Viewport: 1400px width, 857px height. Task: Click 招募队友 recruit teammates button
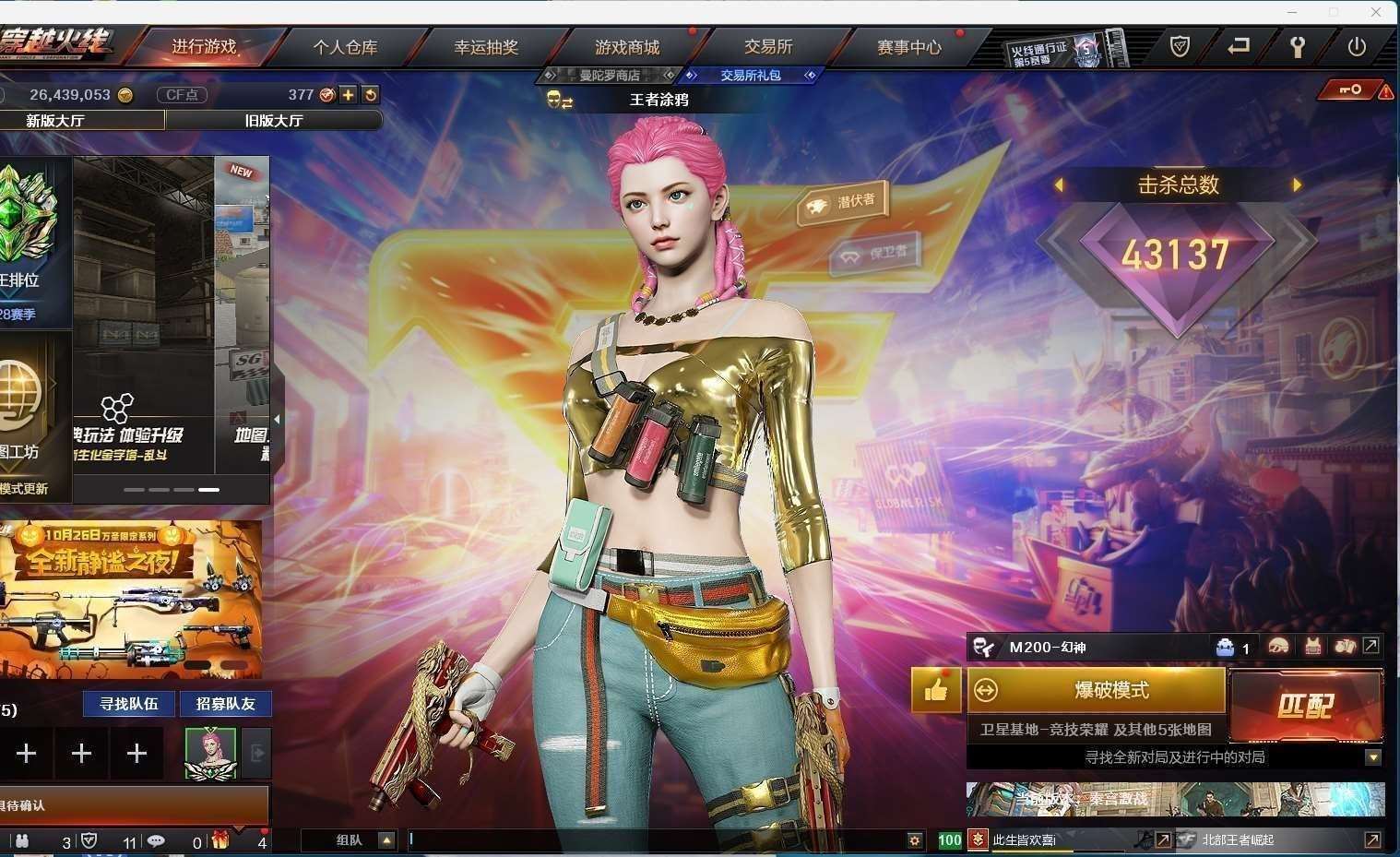click(x=226, y=704)
